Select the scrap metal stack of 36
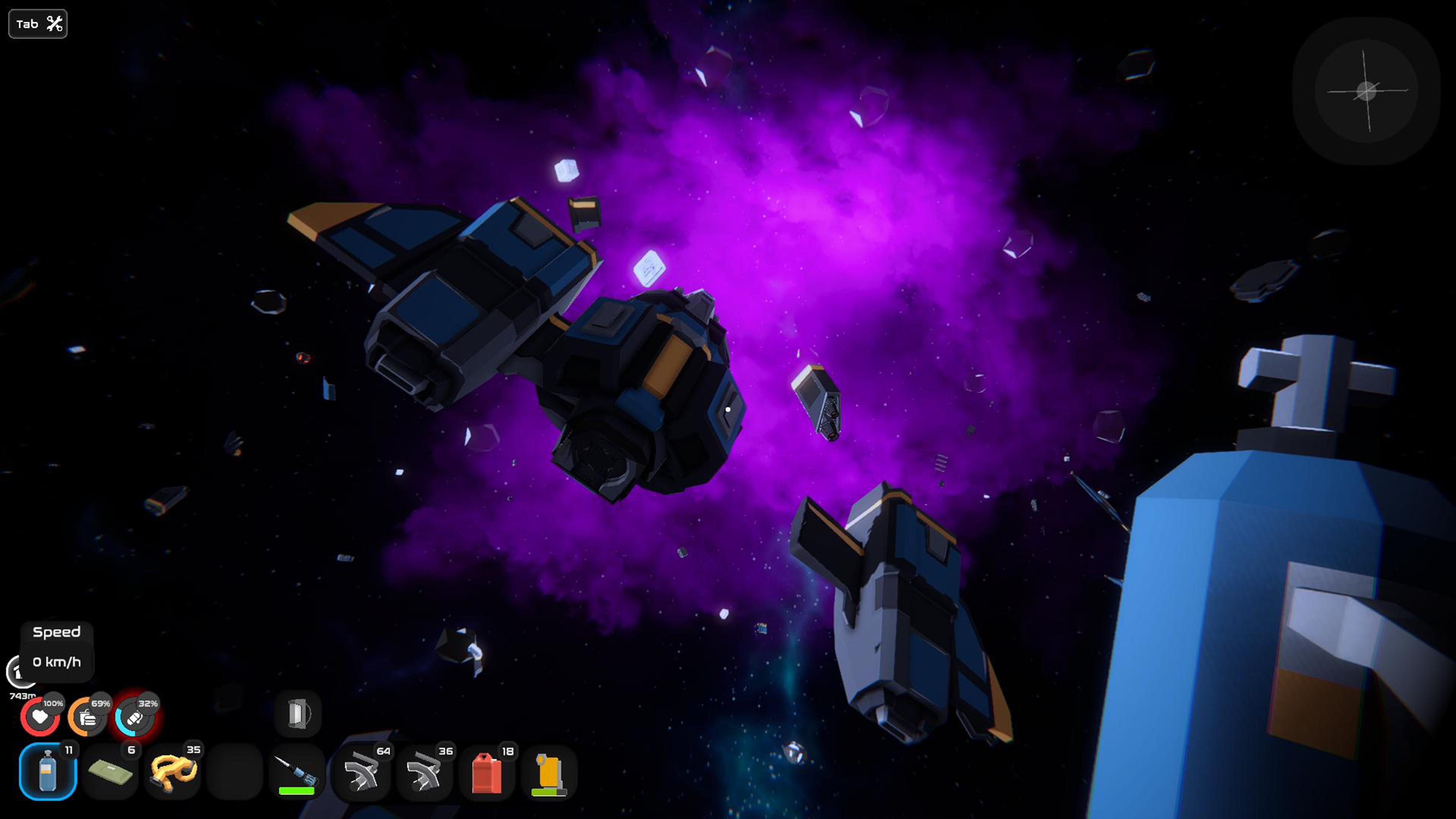 coord(424,772)
